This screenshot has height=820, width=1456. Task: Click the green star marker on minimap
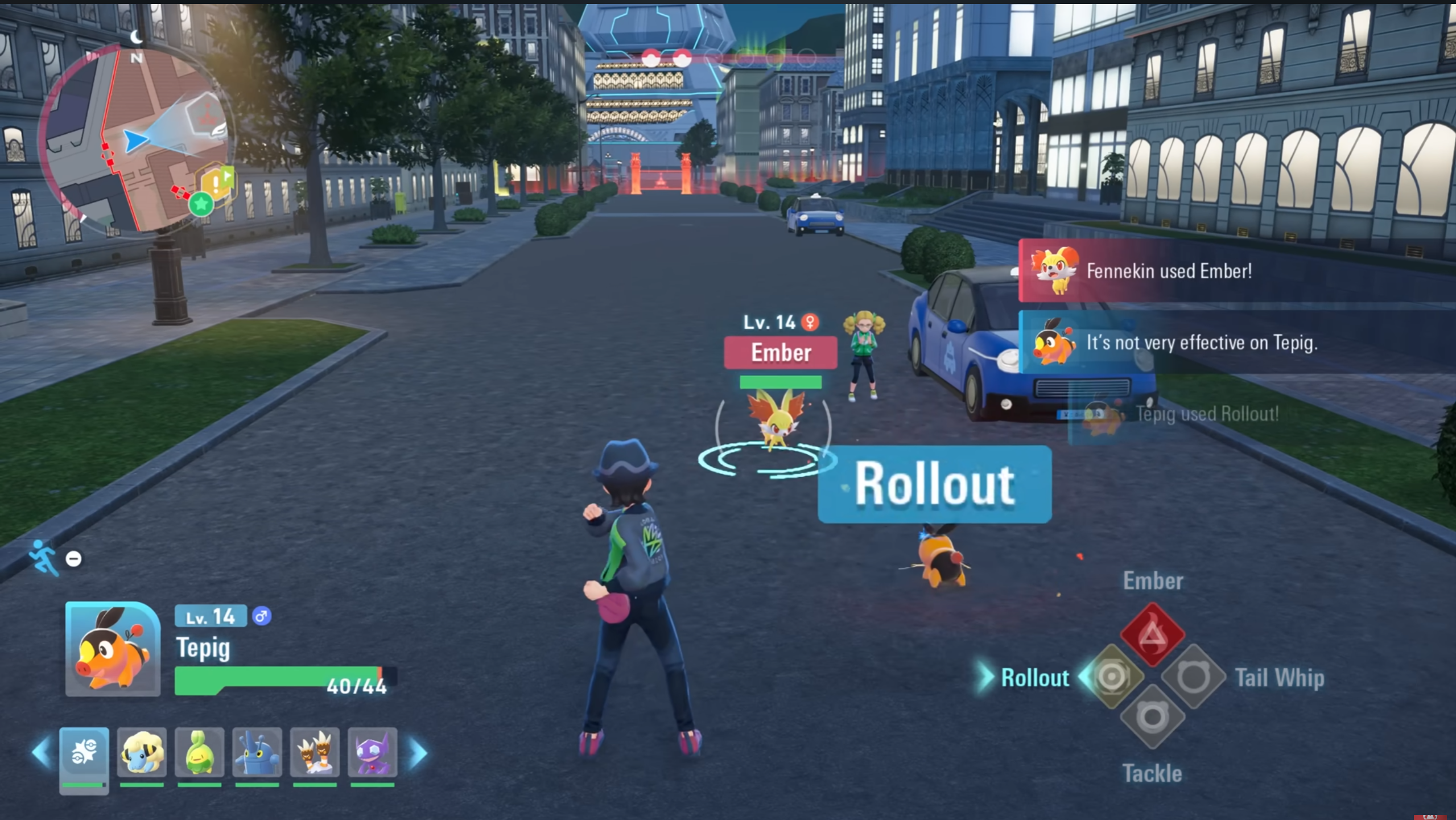click(200, 204)
